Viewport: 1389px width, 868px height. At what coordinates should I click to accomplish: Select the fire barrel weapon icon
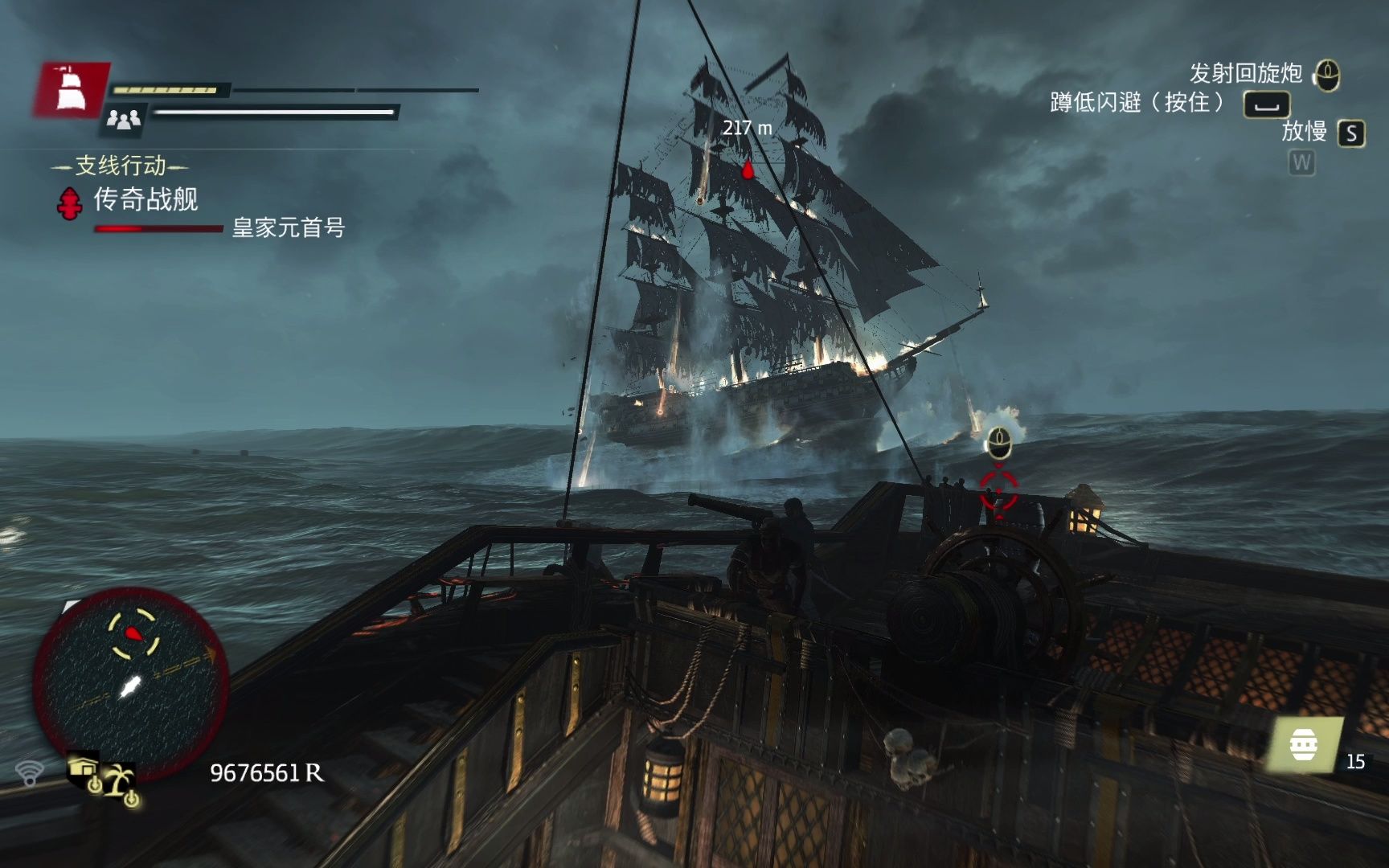click(x=1304, y=746)
